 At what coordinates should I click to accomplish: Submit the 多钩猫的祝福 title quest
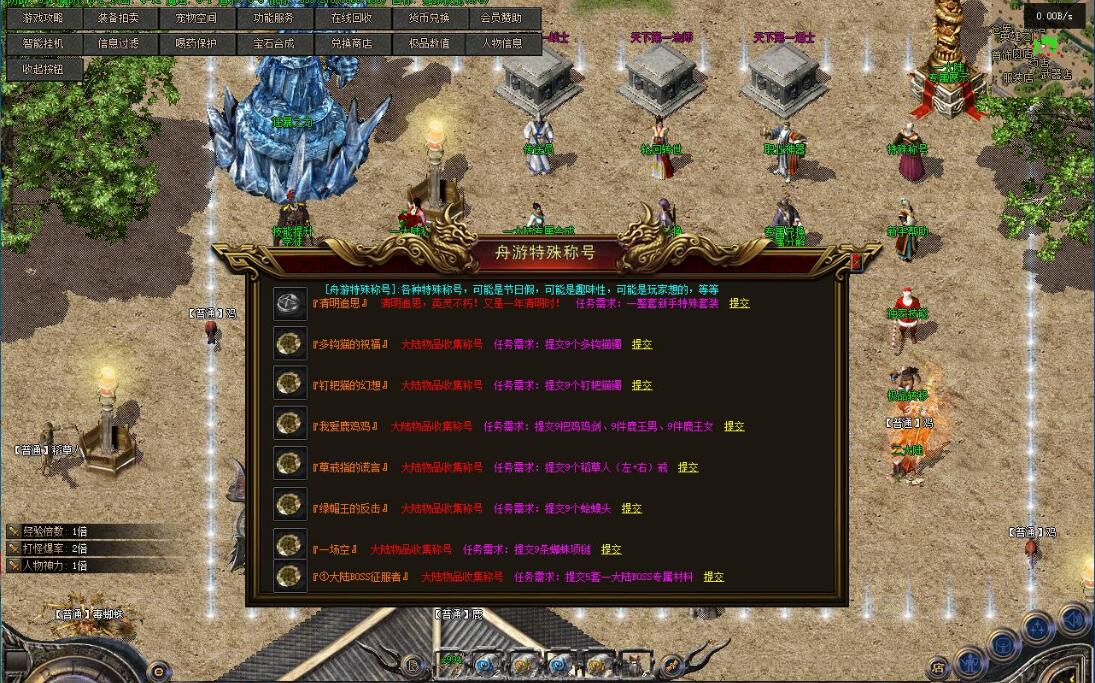[641, 344]
